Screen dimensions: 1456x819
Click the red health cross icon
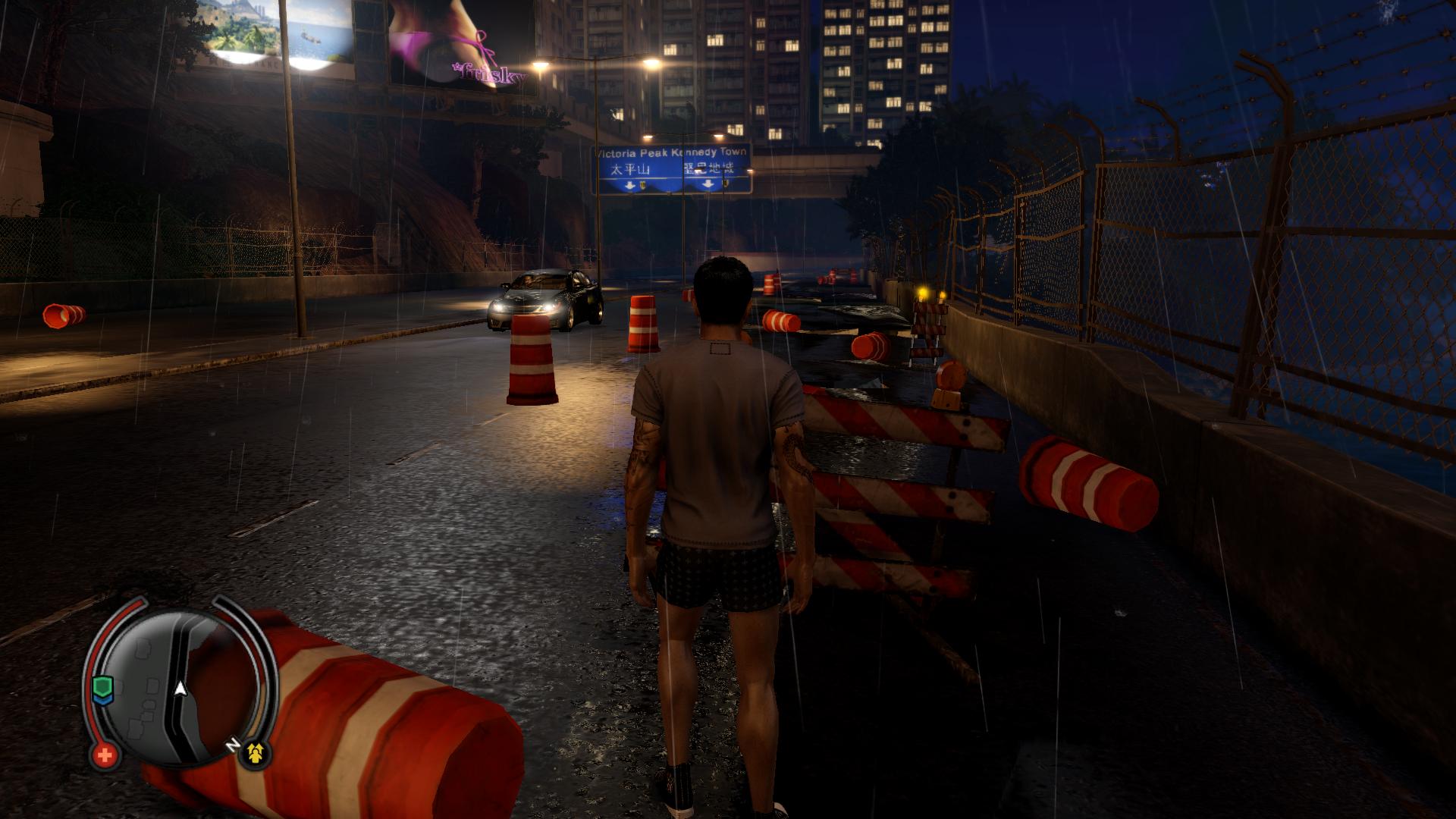click(105, 755)
